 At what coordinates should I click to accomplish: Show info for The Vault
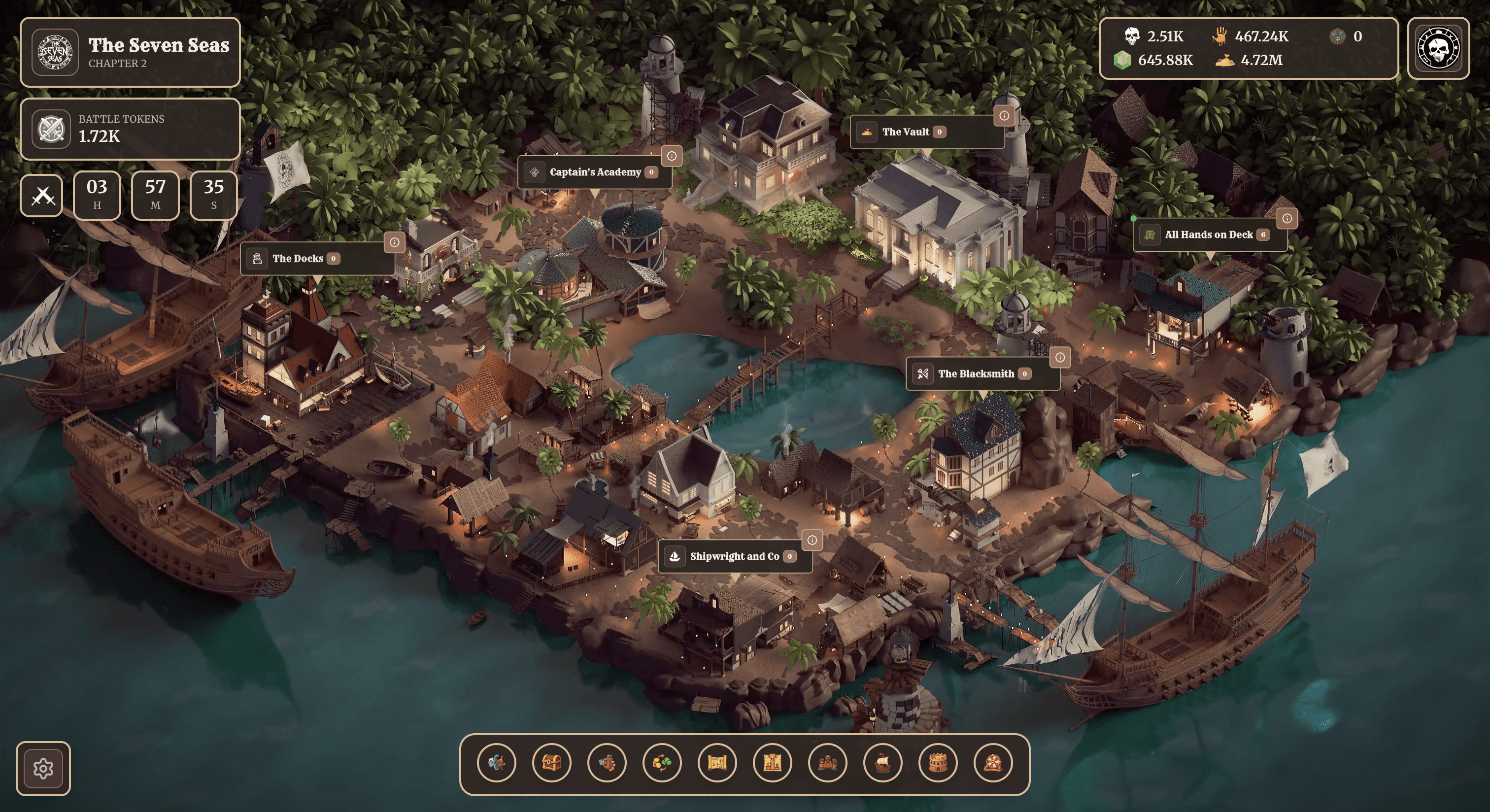(x=1004, y=116)
